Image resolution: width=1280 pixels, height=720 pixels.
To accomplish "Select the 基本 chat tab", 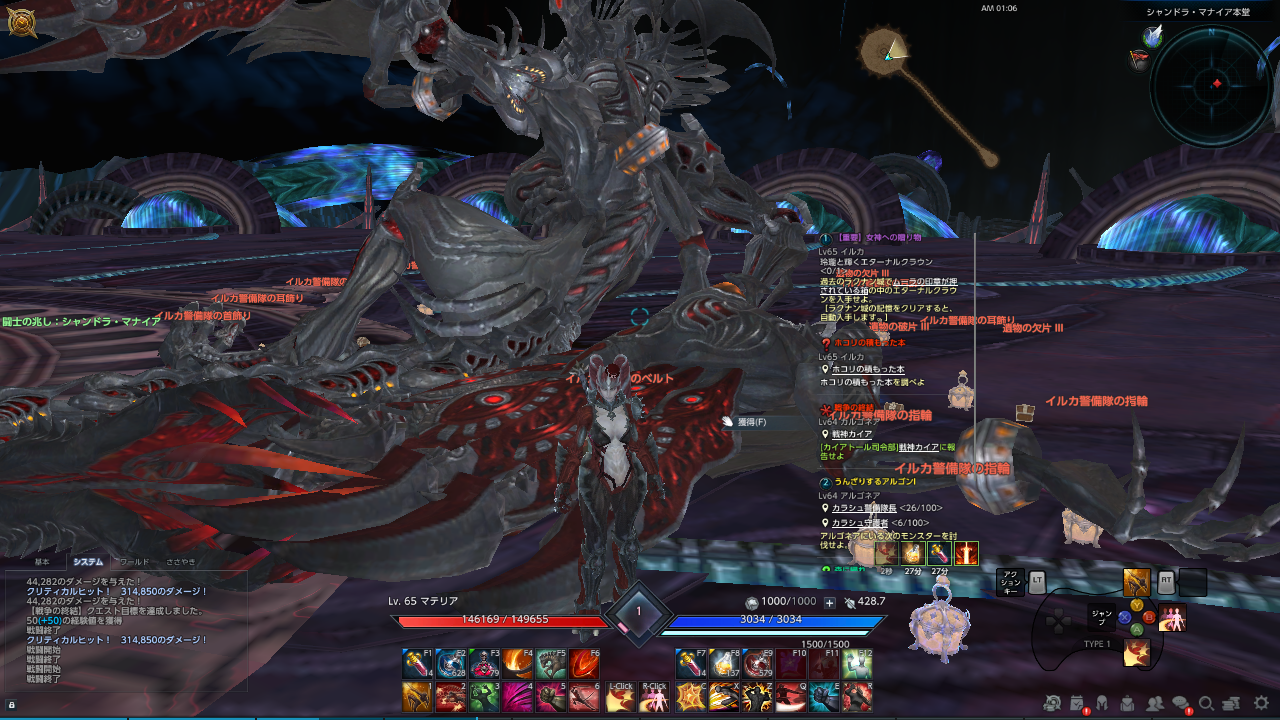I will pyautogui.click(x=42, y=562).
